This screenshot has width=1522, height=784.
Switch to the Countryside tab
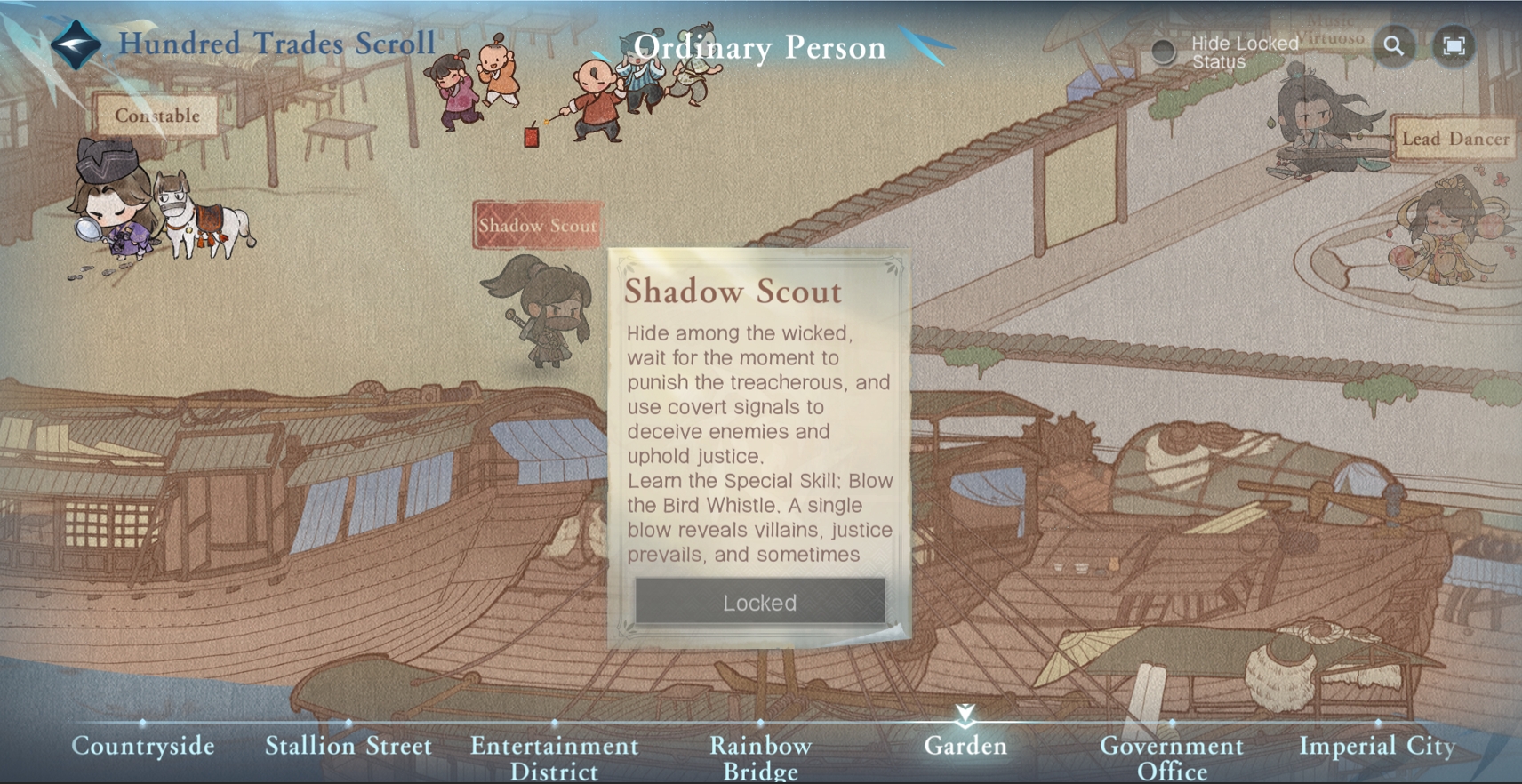(x=143, y=746)
